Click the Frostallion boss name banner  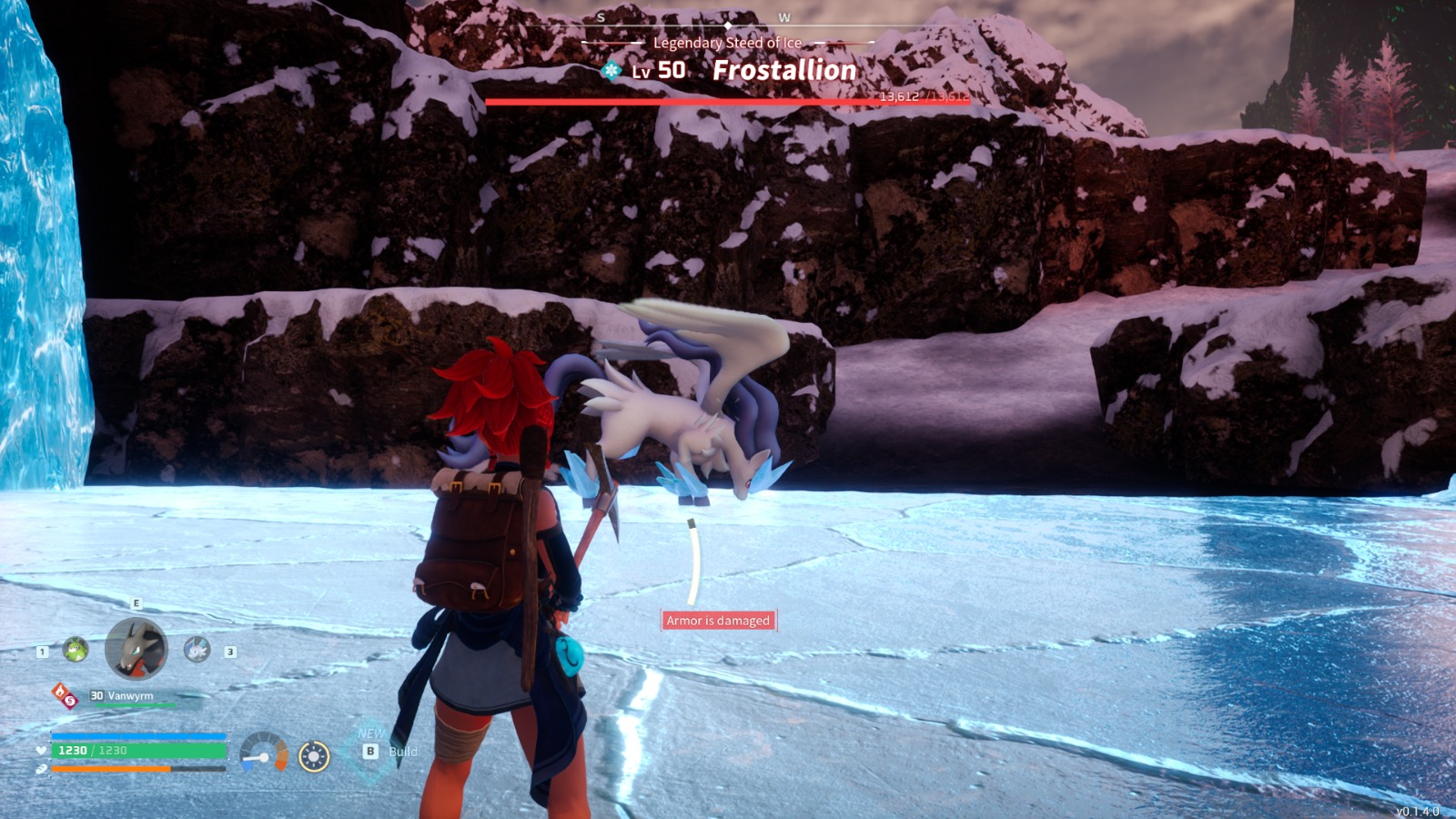(x=784, y=70)
